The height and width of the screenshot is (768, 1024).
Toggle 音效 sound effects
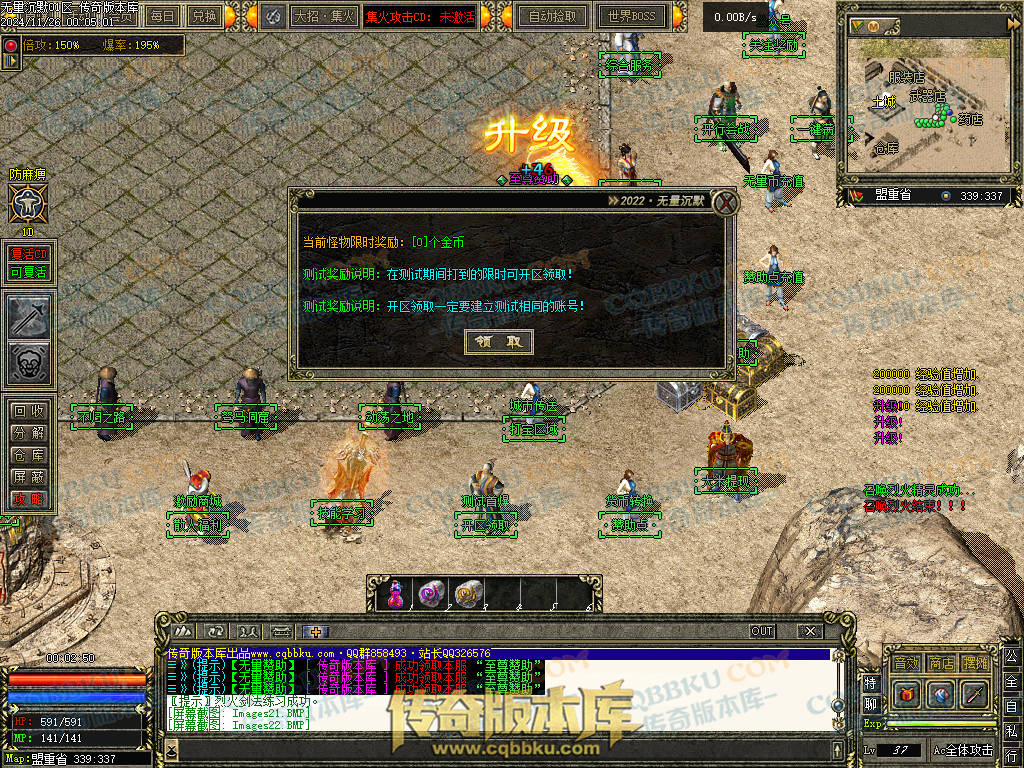(x=906, y=663)
